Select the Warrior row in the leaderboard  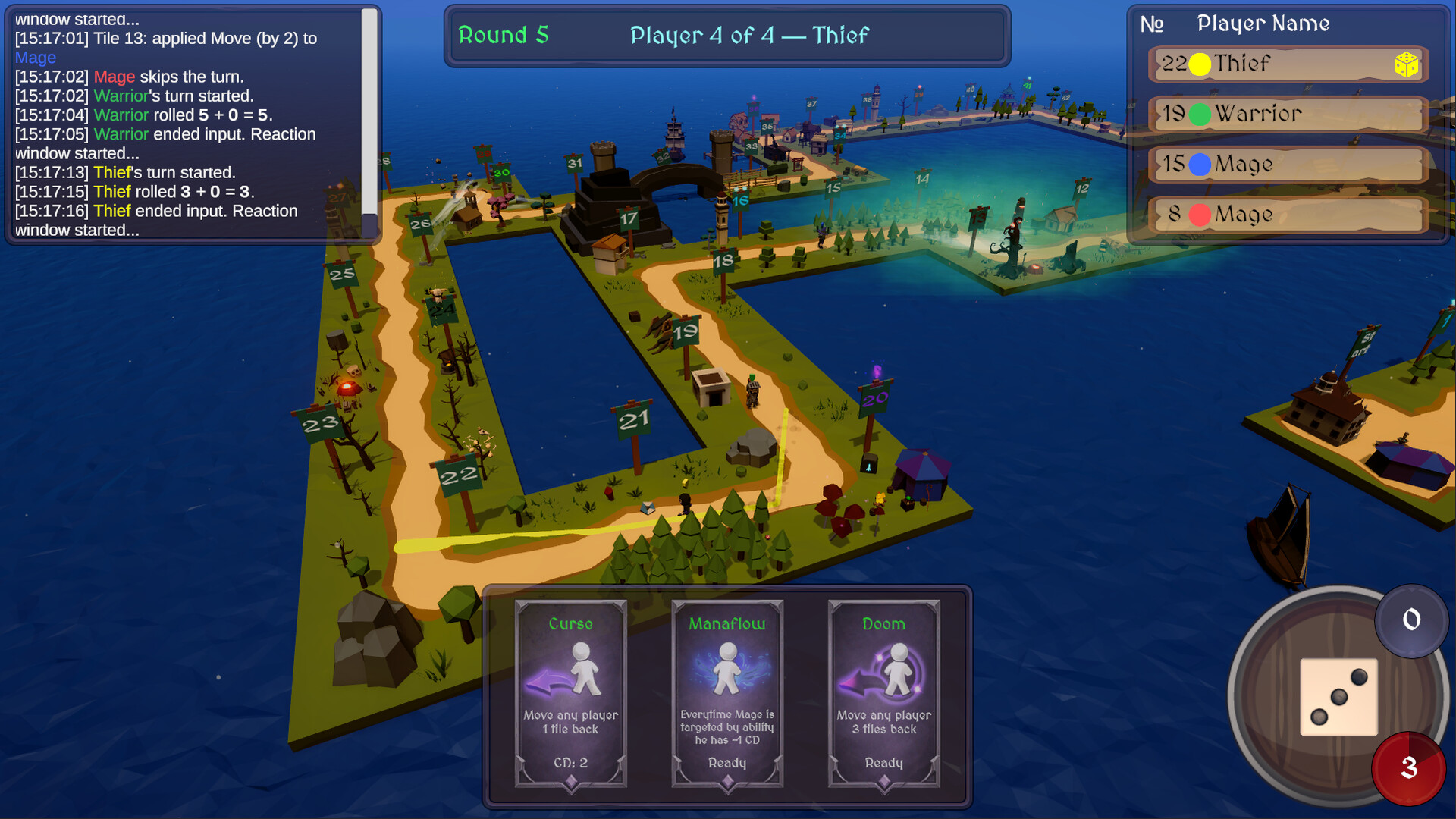(x=1287, y=115)
